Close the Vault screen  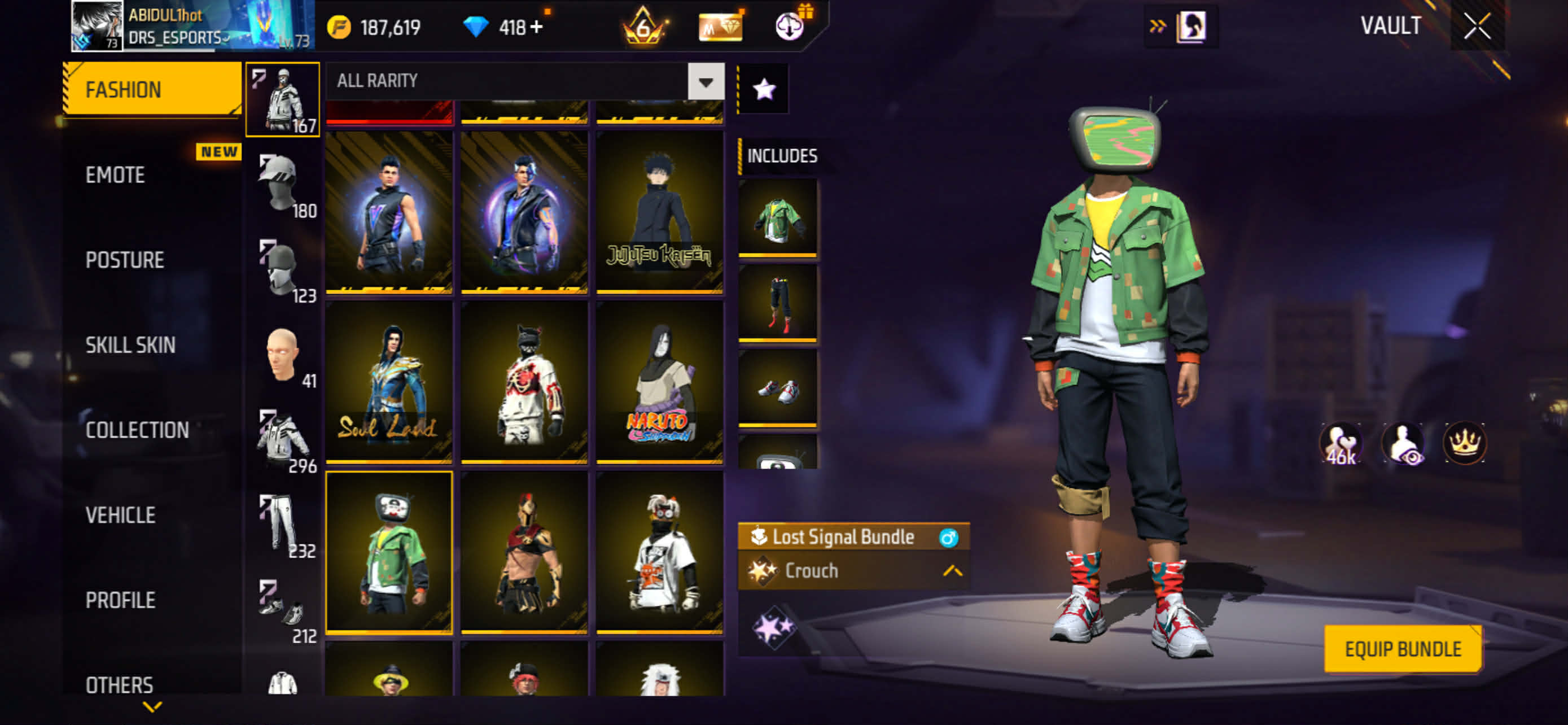point(1477,27)
